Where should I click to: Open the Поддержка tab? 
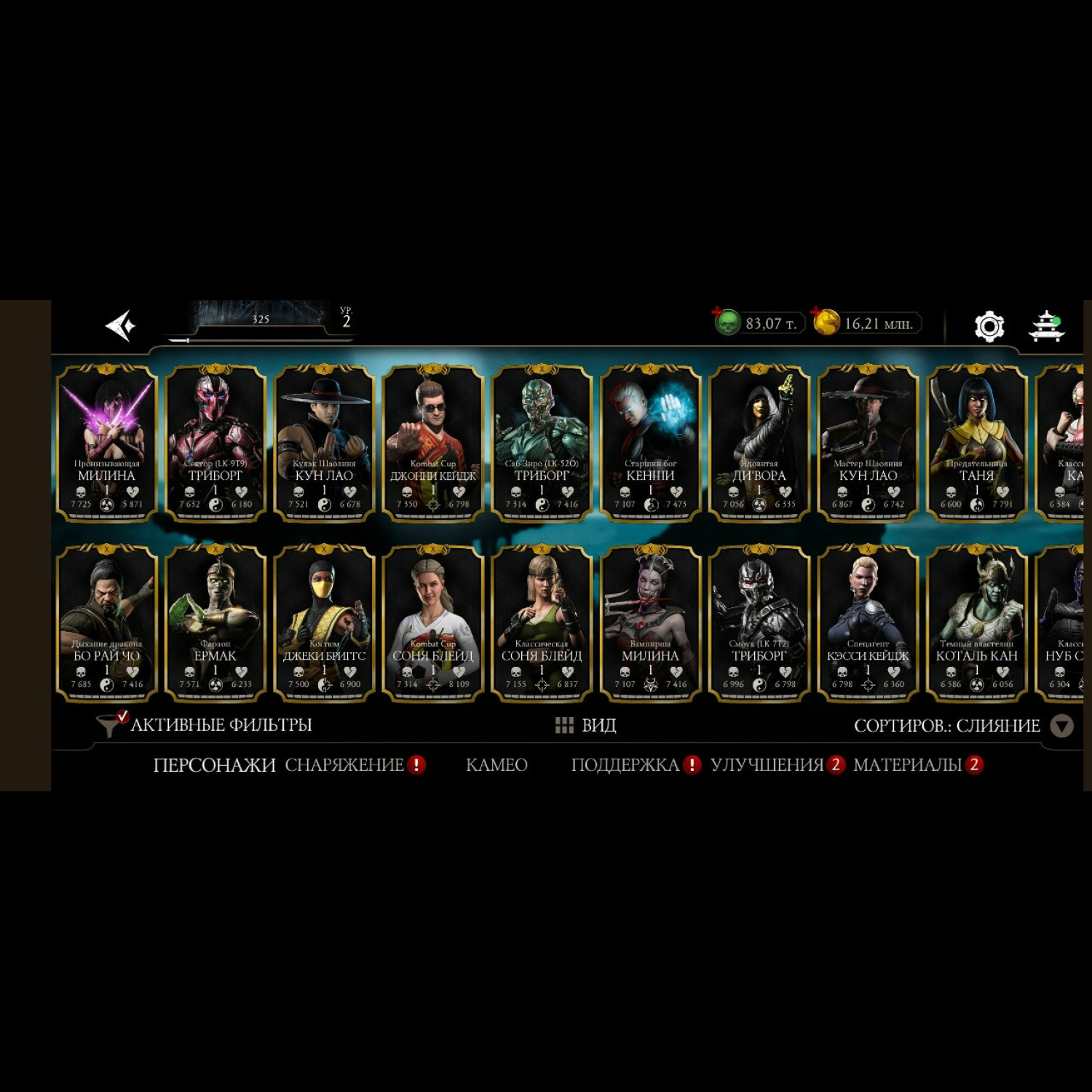pyautogui.click(x=625, y=765)
